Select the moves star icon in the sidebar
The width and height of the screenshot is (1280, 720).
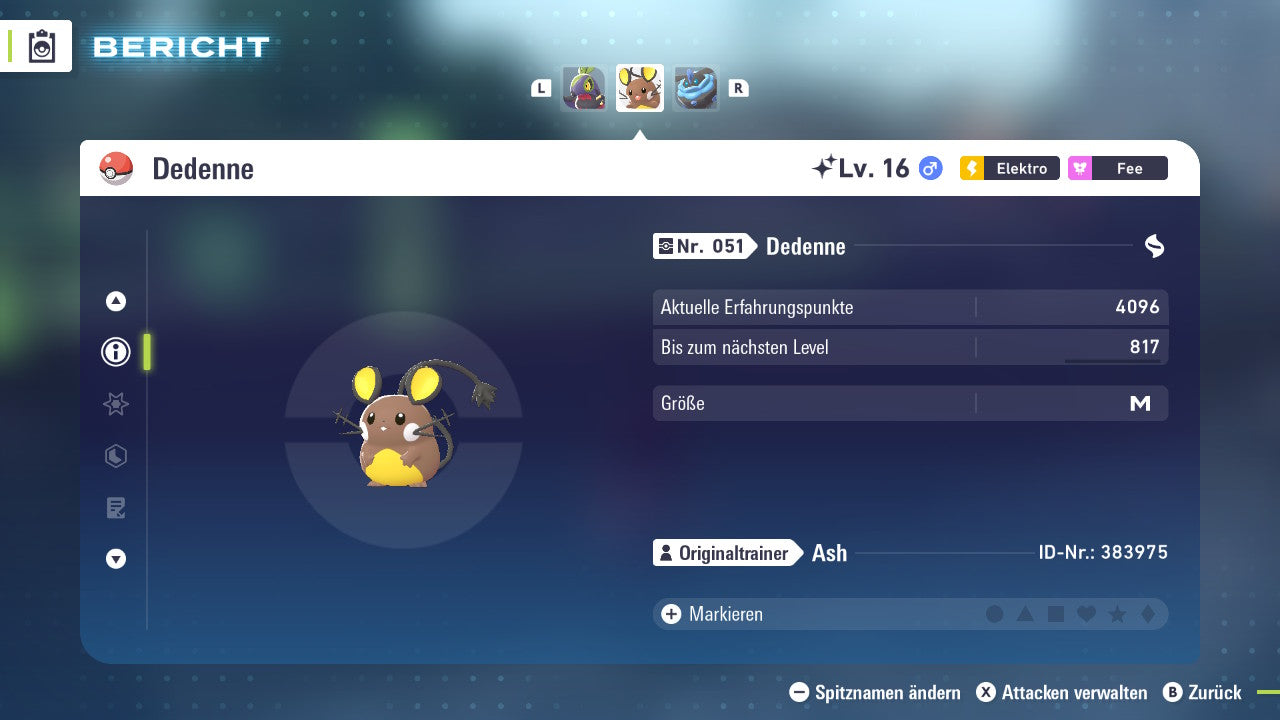point(115,404)
